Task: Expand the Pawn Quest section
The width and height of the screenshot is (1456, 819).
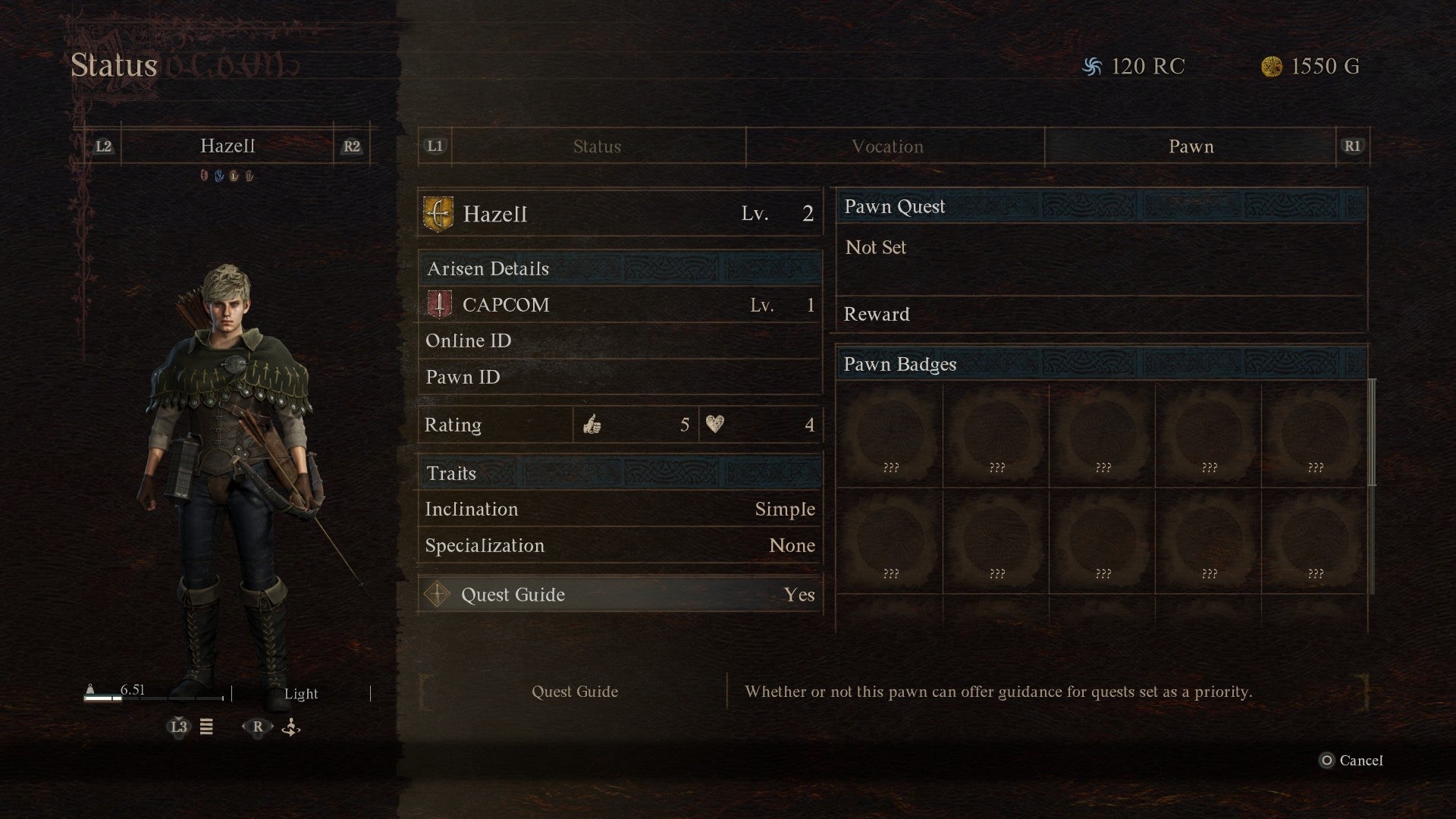Action: click(x=1100, y=206)
